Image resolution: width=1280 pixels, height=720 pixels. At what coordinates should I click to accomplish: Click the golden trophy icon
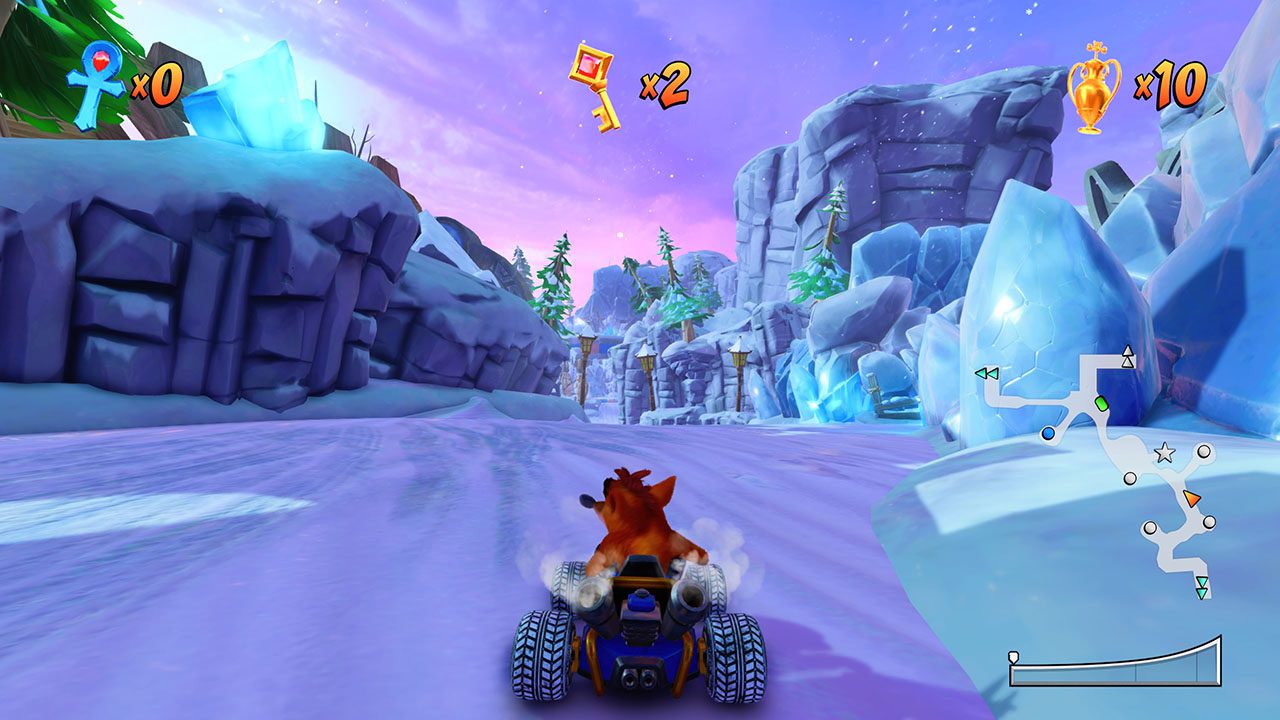1094,86
